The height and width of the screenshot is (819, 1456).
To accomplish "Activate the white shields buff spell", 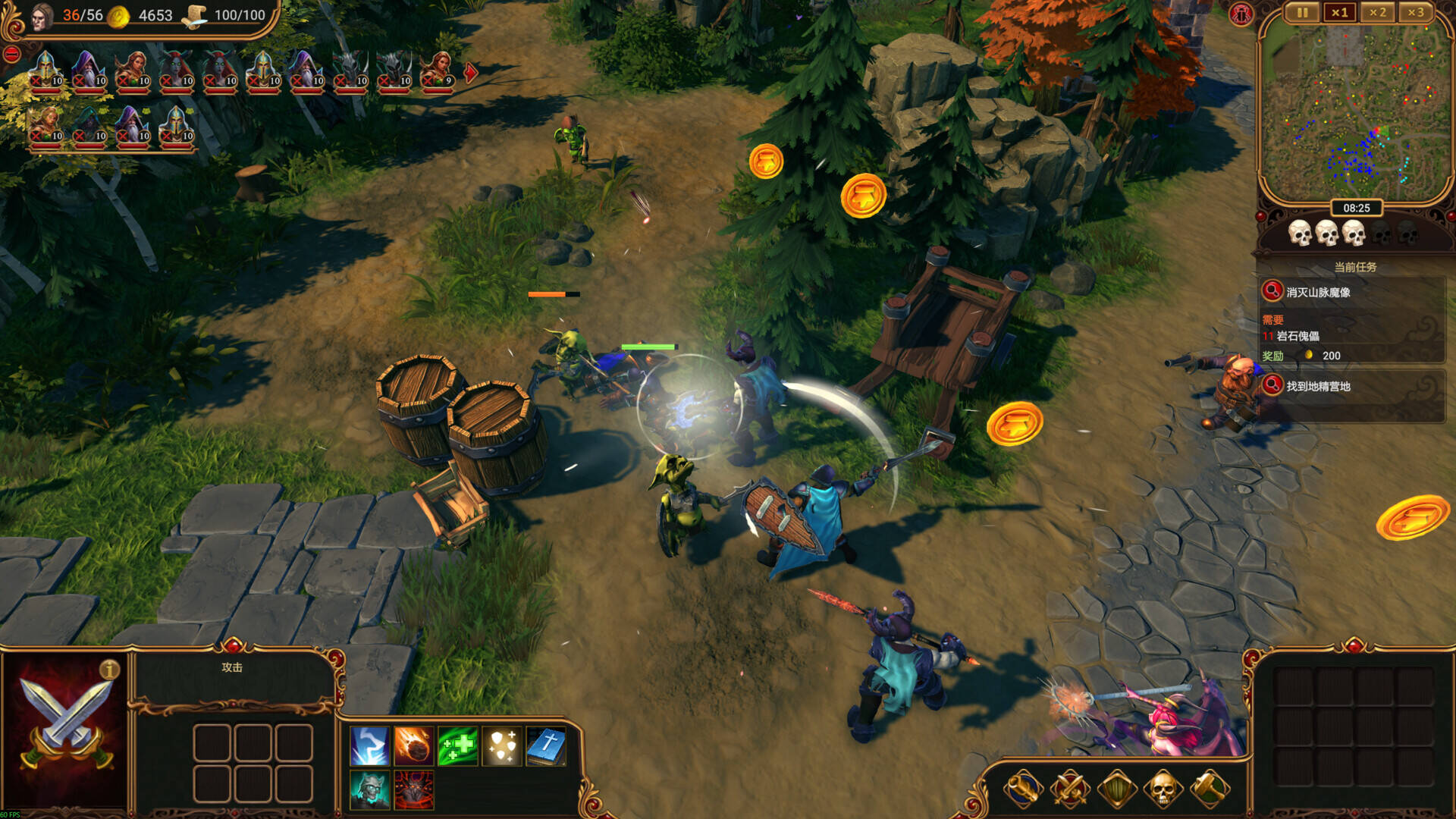I will [501, 746].
